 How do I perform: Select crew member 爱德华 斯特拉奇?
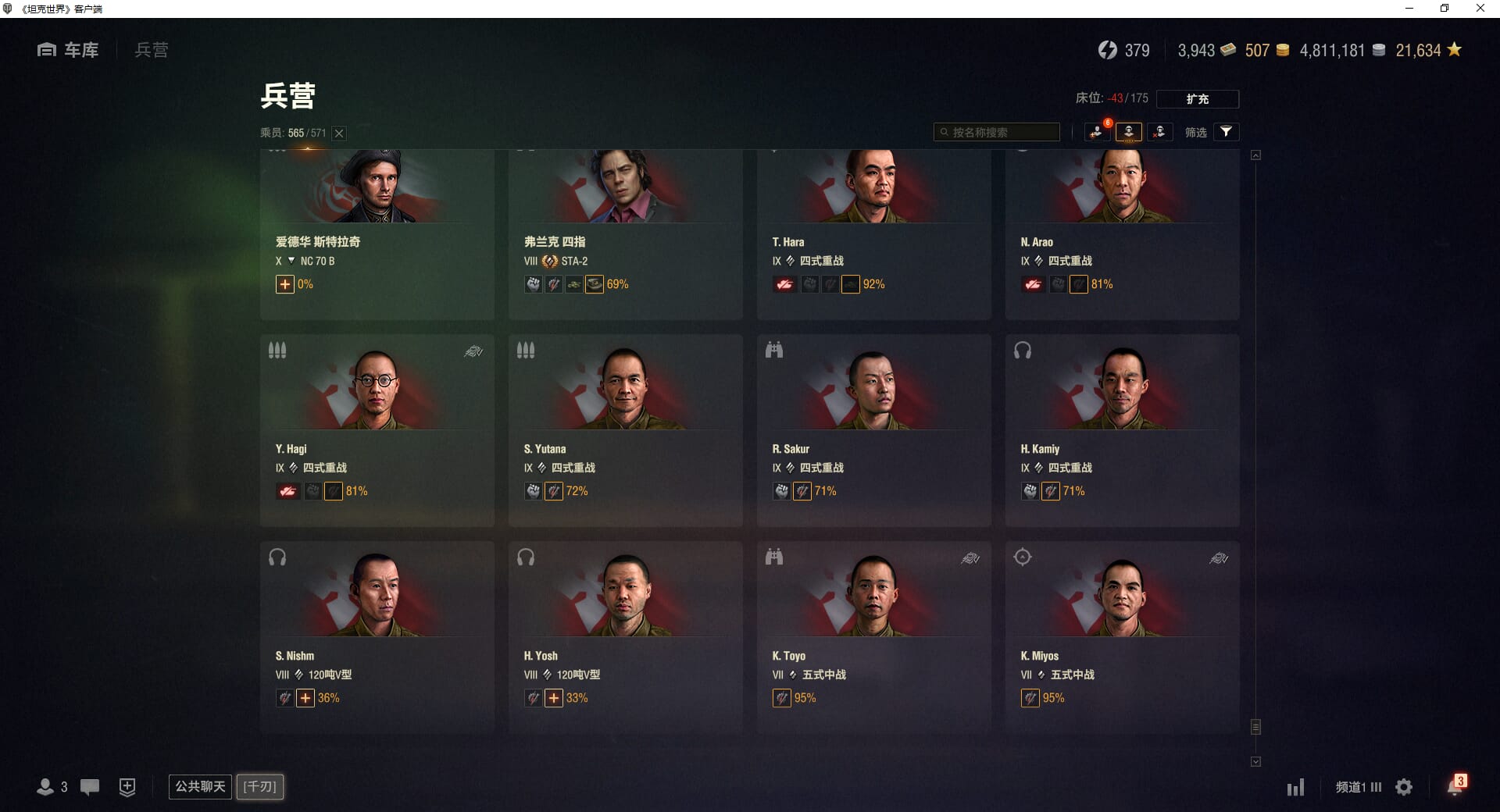coord(377,233)
